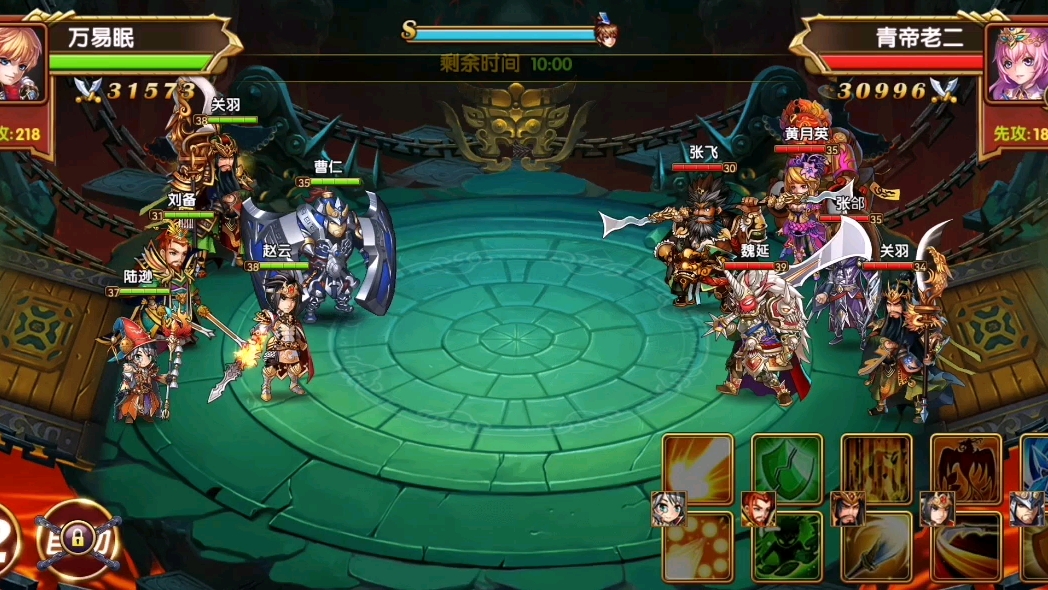The image size is (1048, 590).
Task: Activate the dark phoenix skill
Action: pos(966,467)
